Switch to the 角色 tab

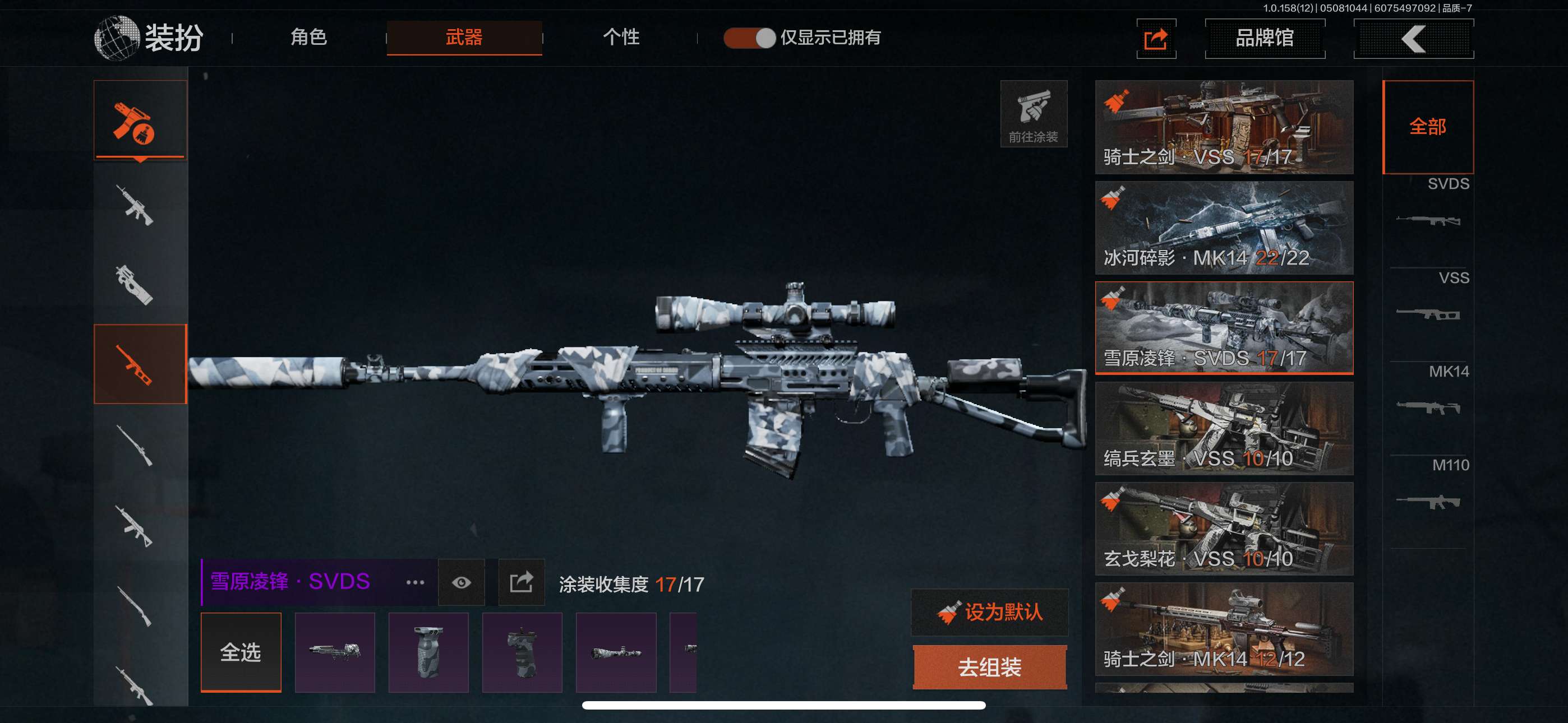308,37
